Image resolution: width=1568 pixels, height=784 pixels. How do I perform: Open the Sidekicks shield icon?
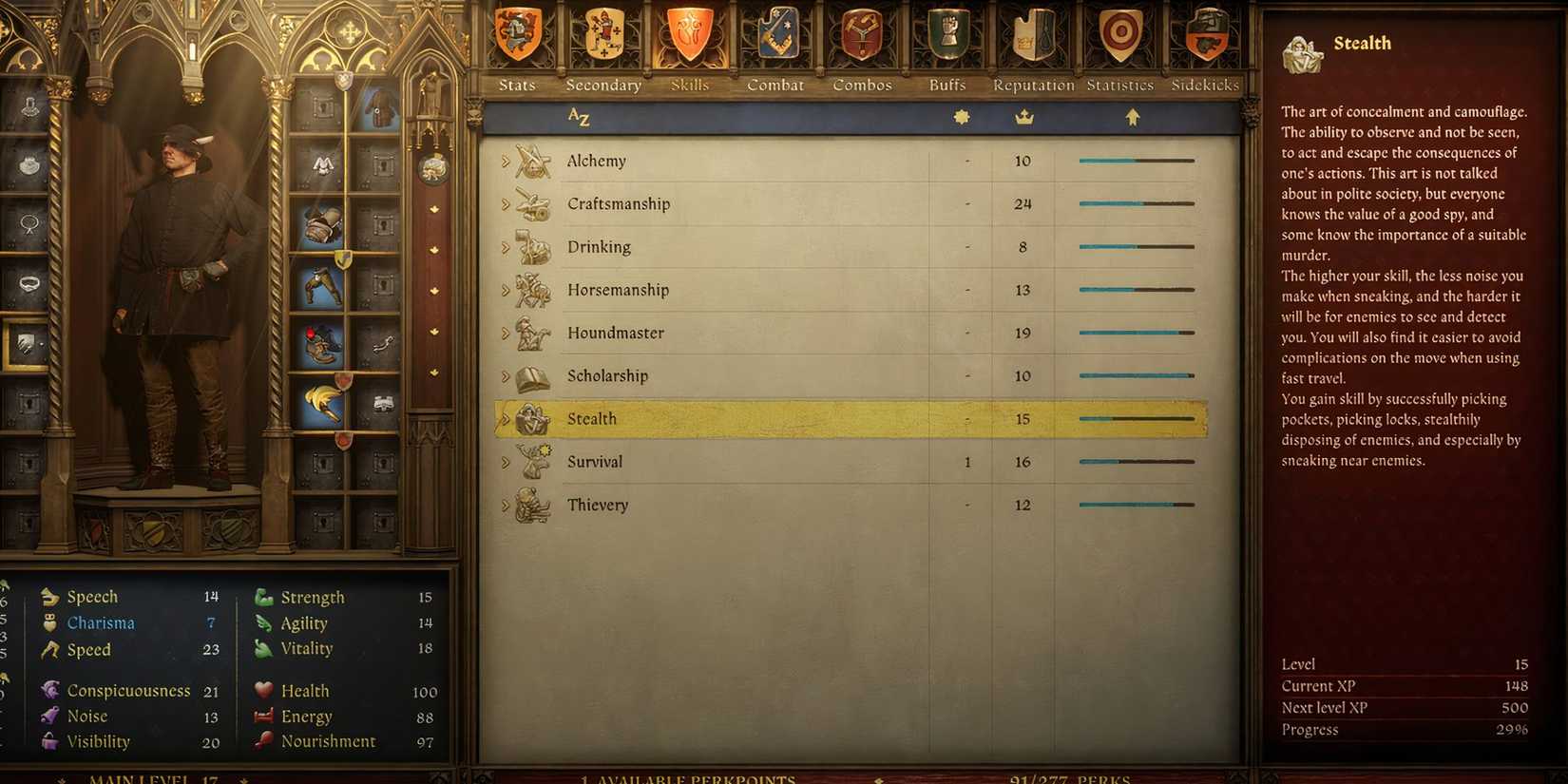click(x=1204, y=33)
